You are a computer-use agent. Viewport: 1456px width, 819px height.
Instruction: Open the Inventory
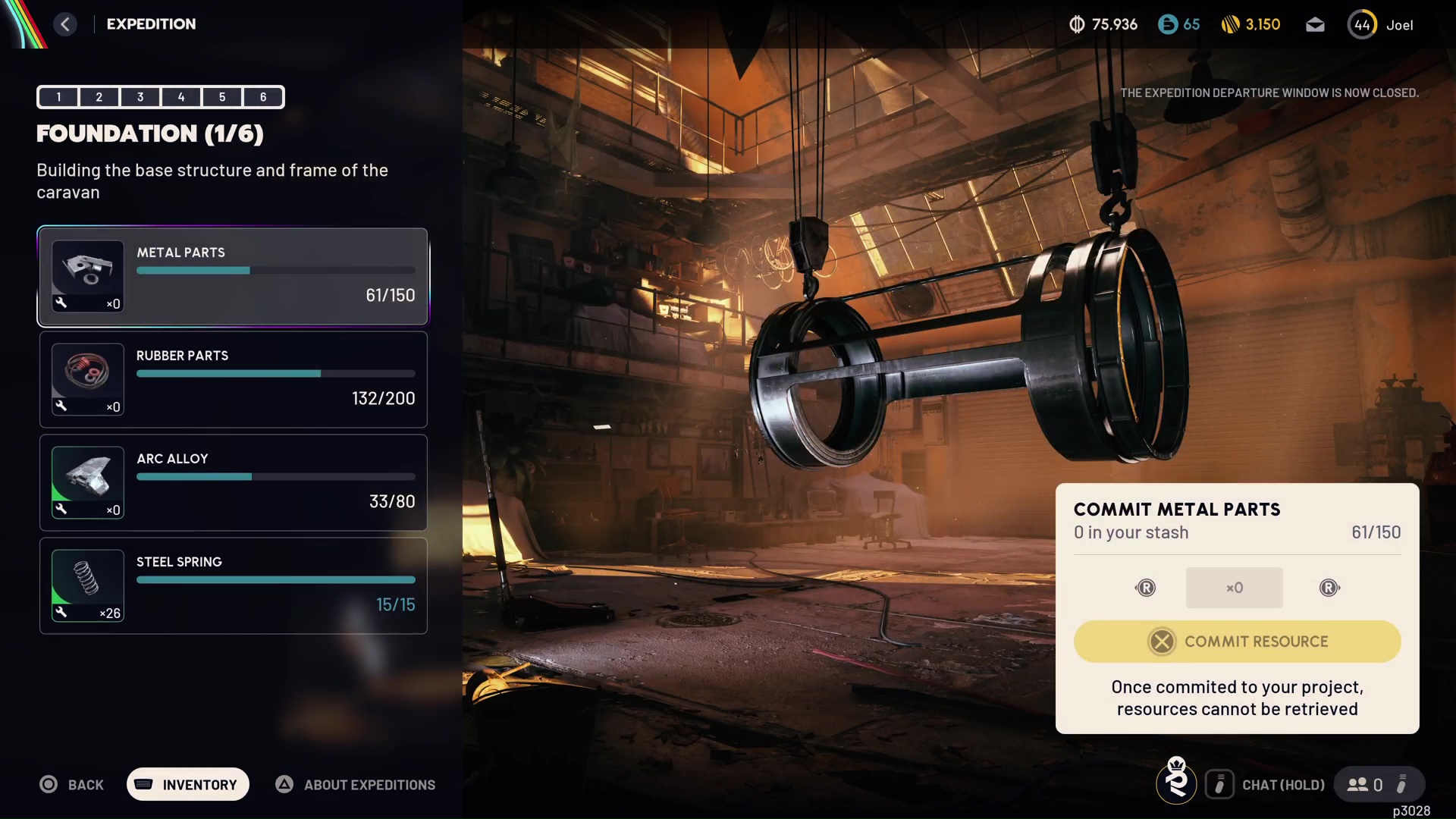point(187,785)
